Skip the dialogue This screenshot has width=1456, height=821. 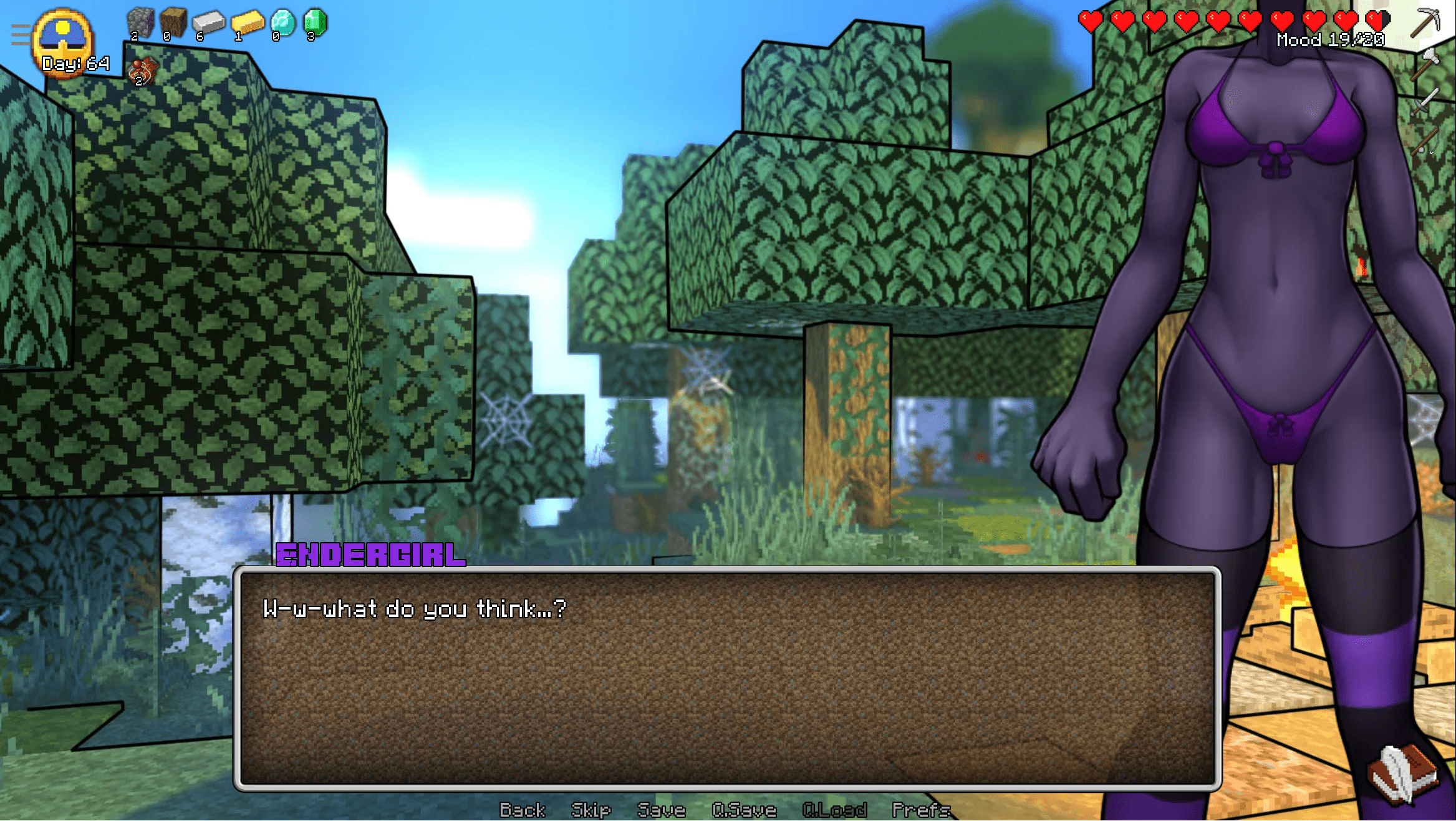click(591, 810)
